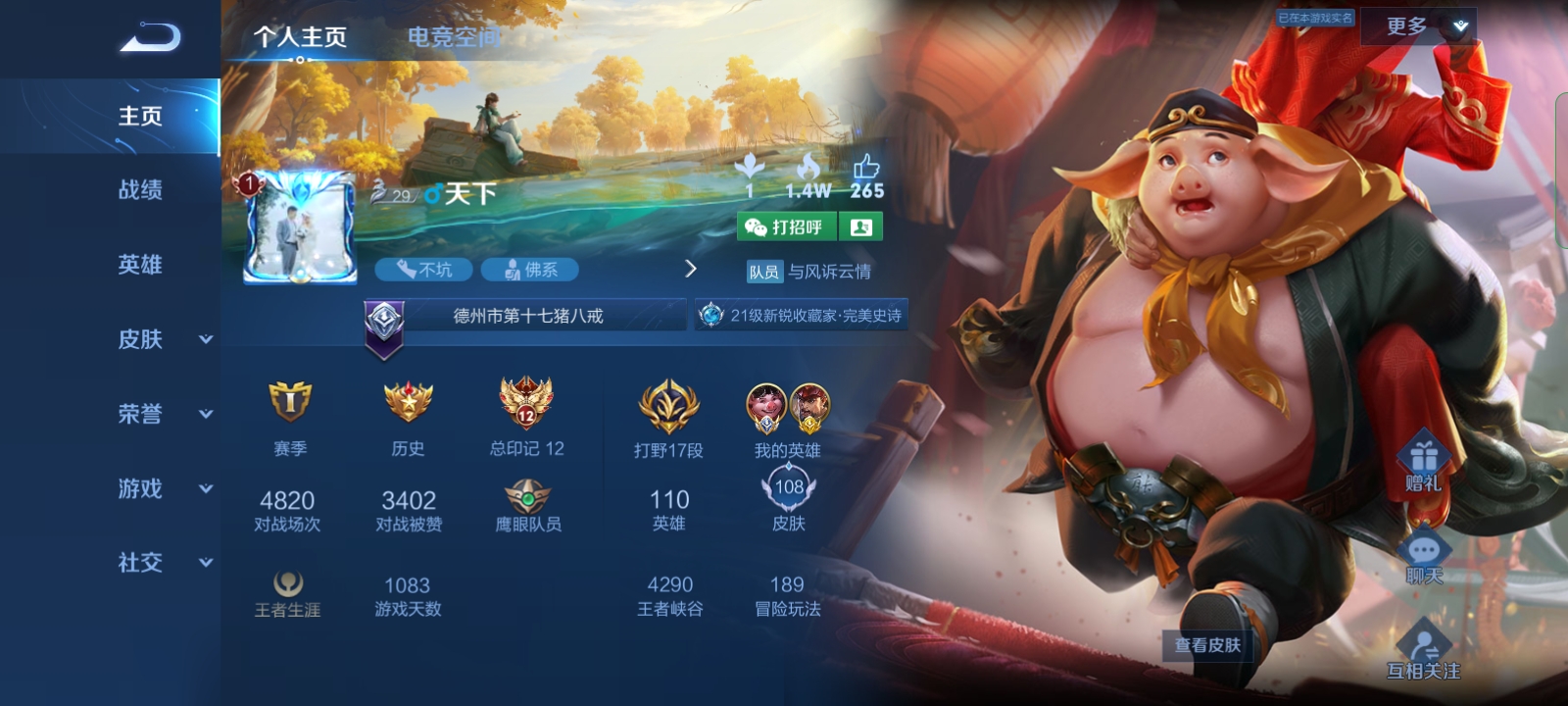1568x706 pixels.
Task: Click the 鹰眼队员 eagle-eye badge
Action: tap(530, 495)
